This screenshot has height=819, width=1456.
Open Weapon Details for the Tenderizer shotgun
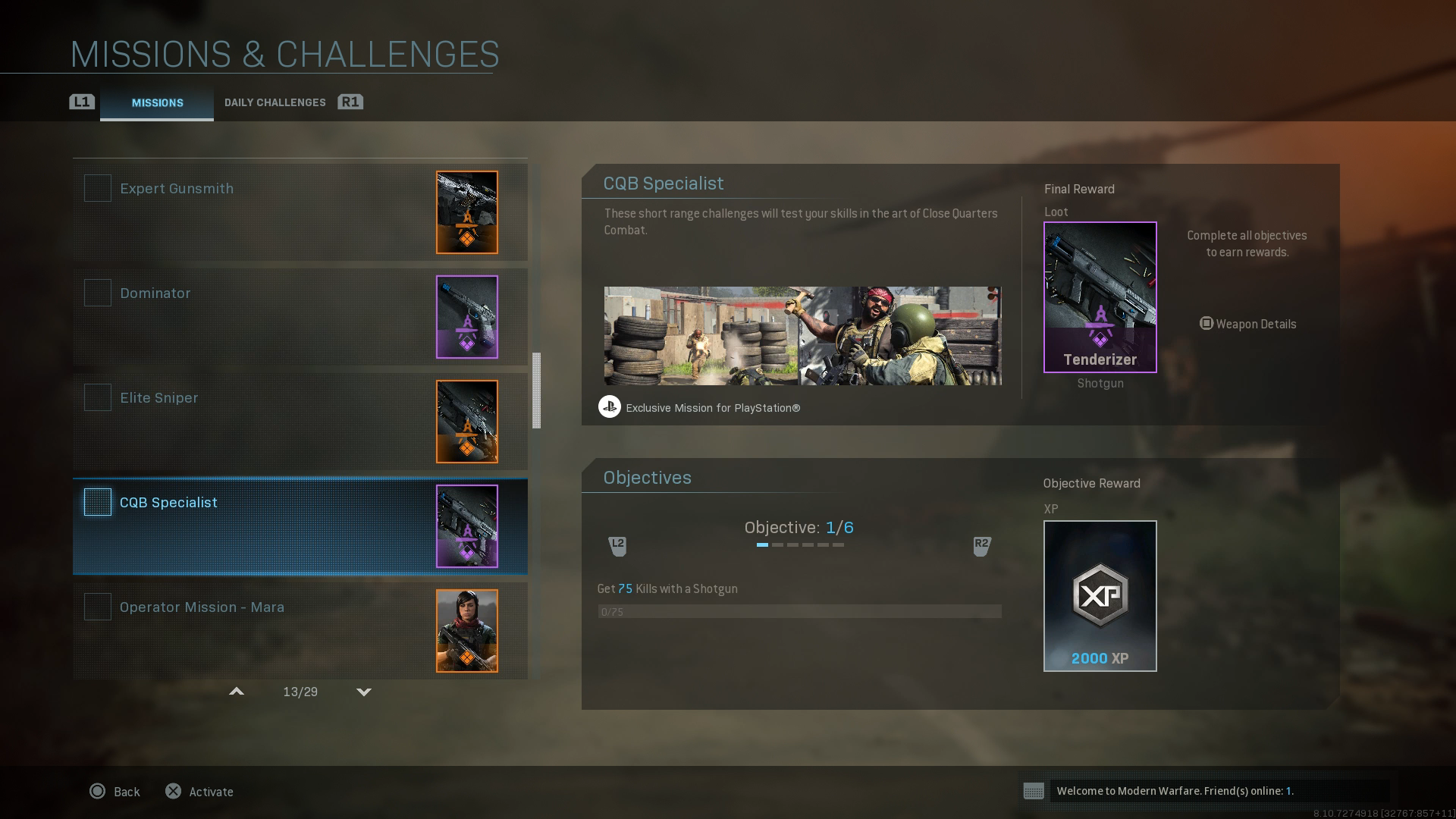(x=1247, y=324)
